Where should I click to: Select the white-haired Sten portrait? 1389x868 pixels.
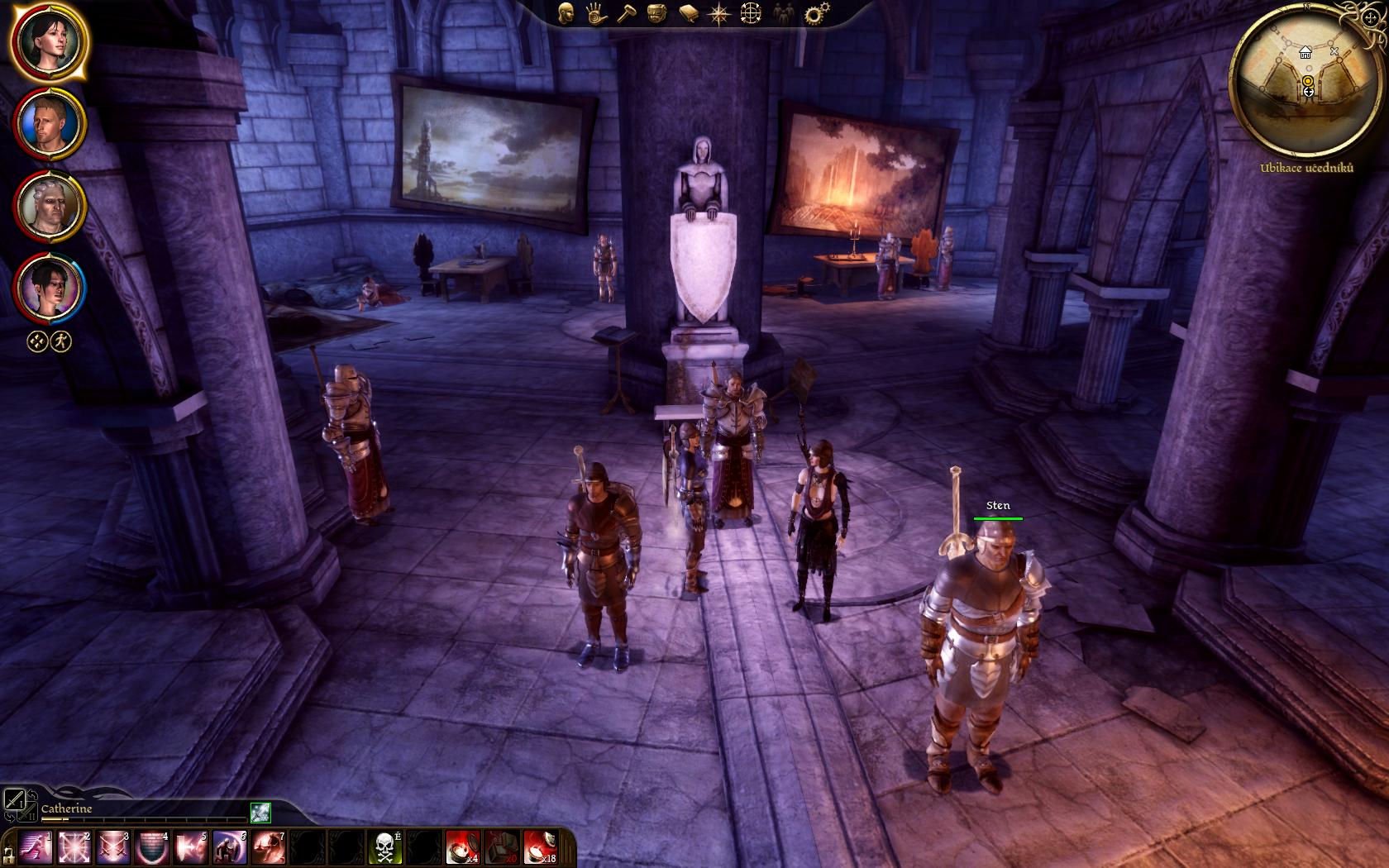coord(49,205)
